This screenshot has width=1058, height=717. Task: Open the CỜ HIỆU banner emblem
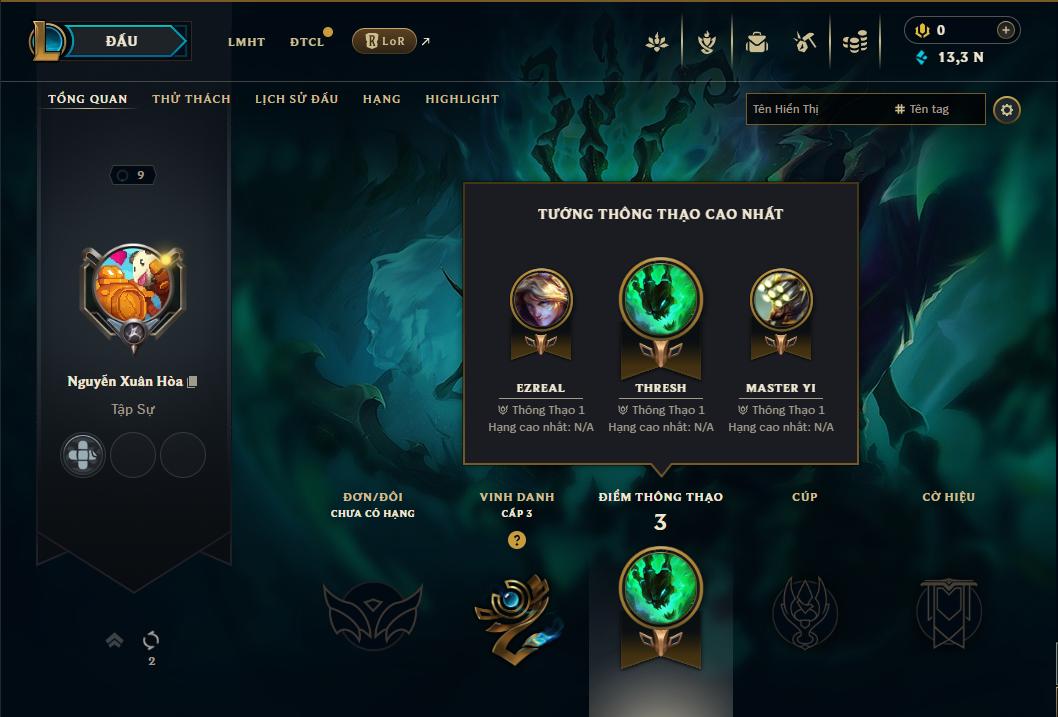[x=949, y=612]
